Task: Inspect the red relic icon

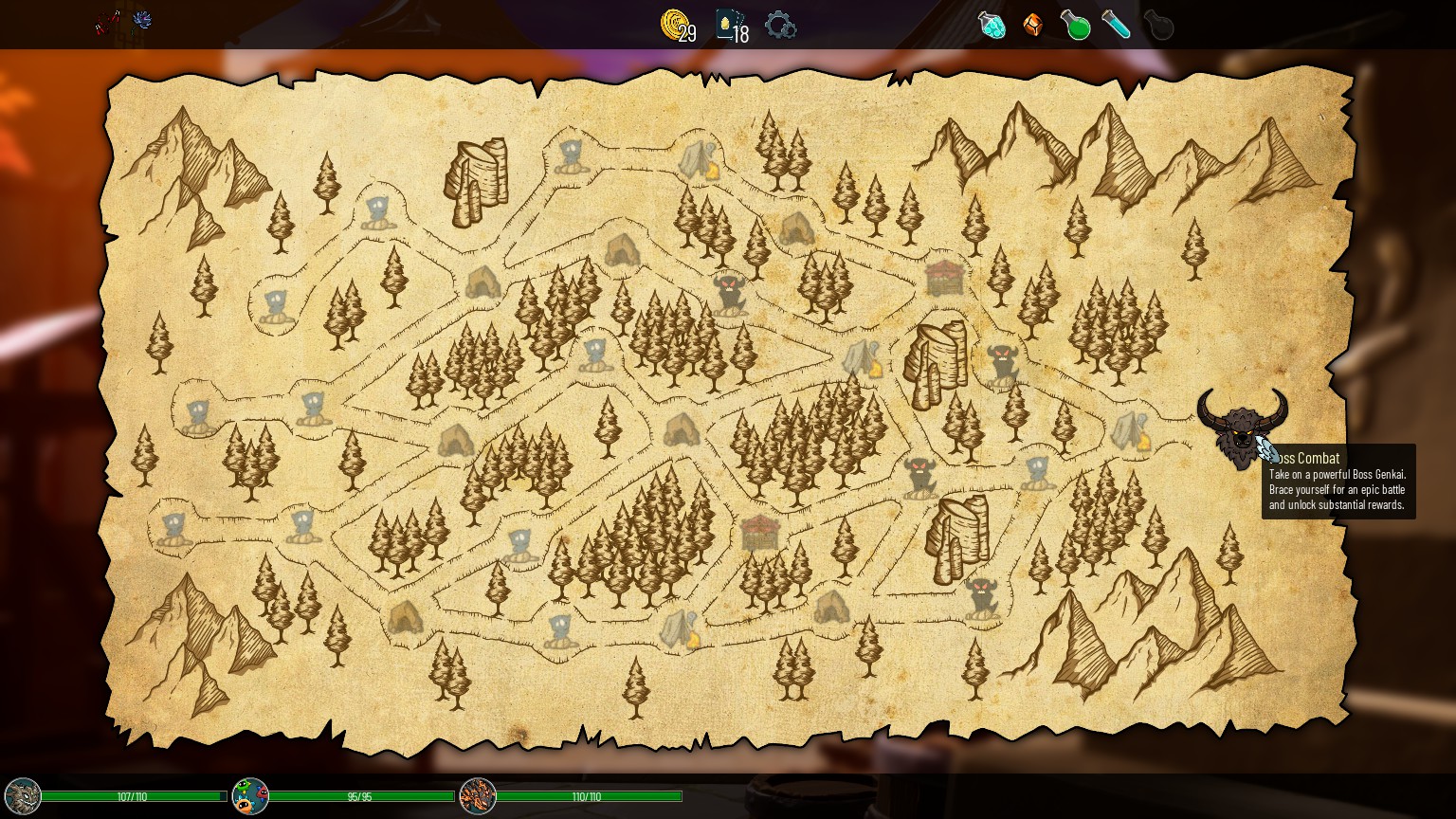Action: point(108,23)
